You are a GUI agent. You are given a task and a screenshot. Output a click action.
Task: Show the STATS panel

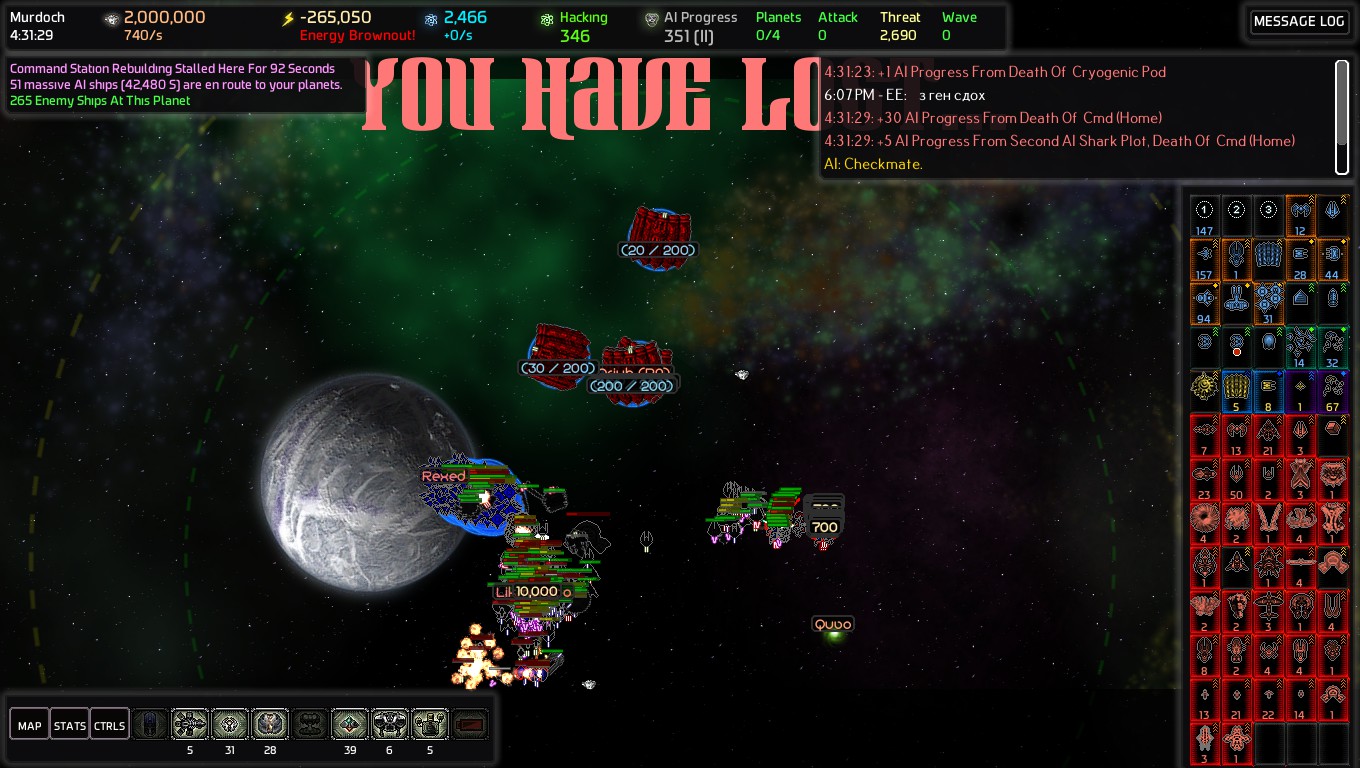(70, 725)
